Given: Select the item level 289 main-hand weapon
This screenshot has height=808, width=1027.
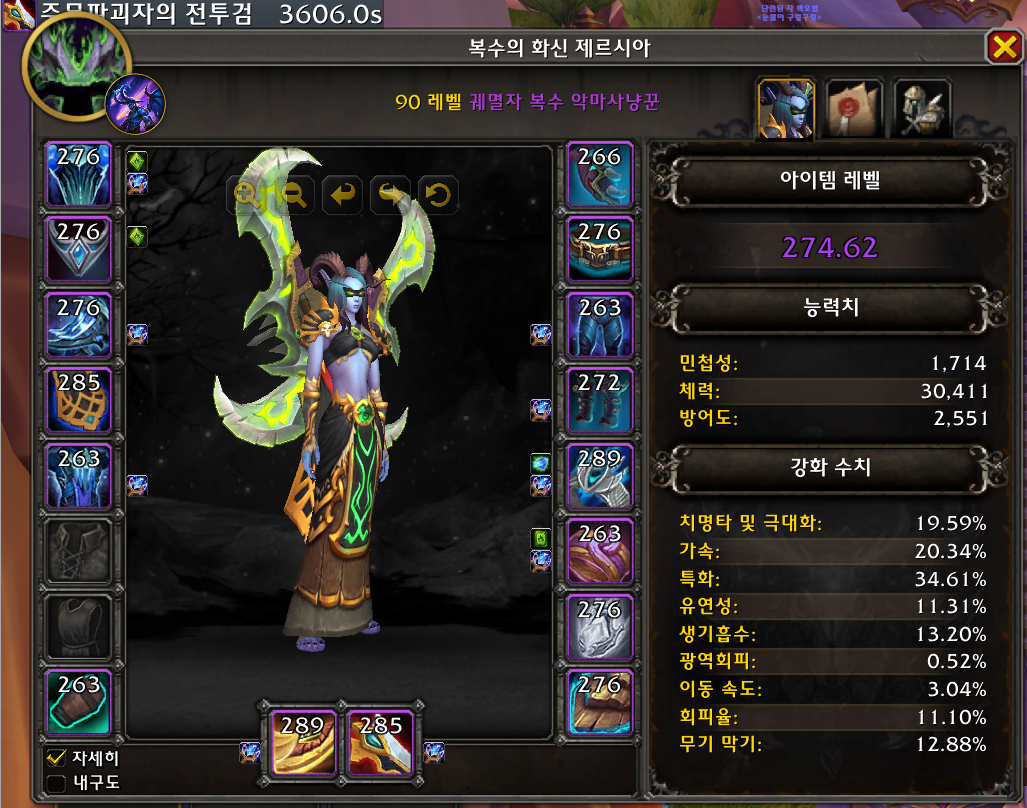Looking at the screenshot, I should (303, 743).
